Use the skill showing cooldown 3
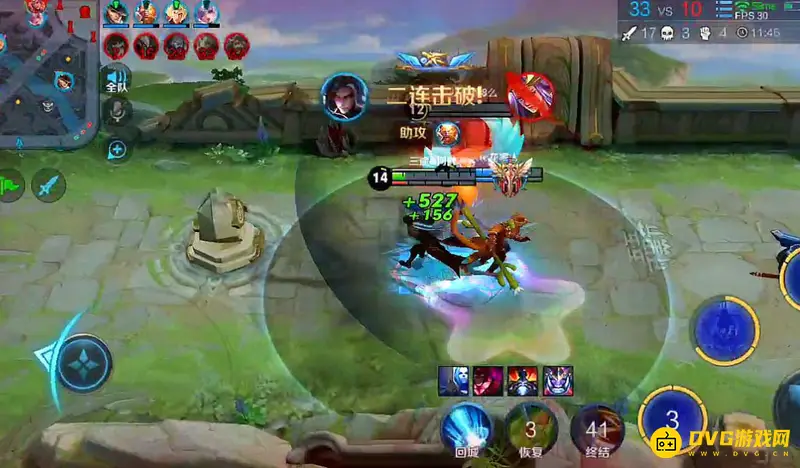Viewport: 800px width, 468px height. pos(672,420)
